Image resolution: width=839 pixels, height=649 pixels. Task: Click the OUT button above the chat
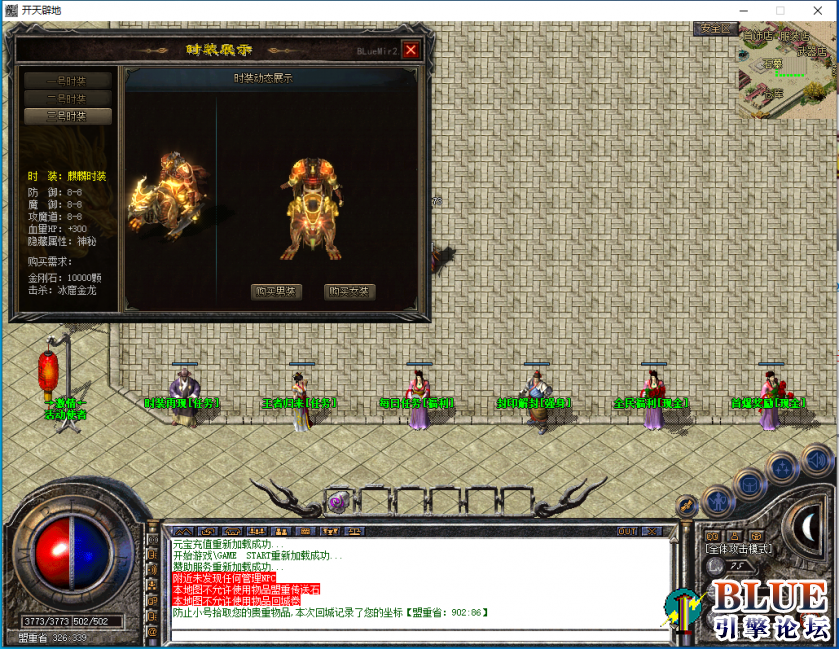627,531
